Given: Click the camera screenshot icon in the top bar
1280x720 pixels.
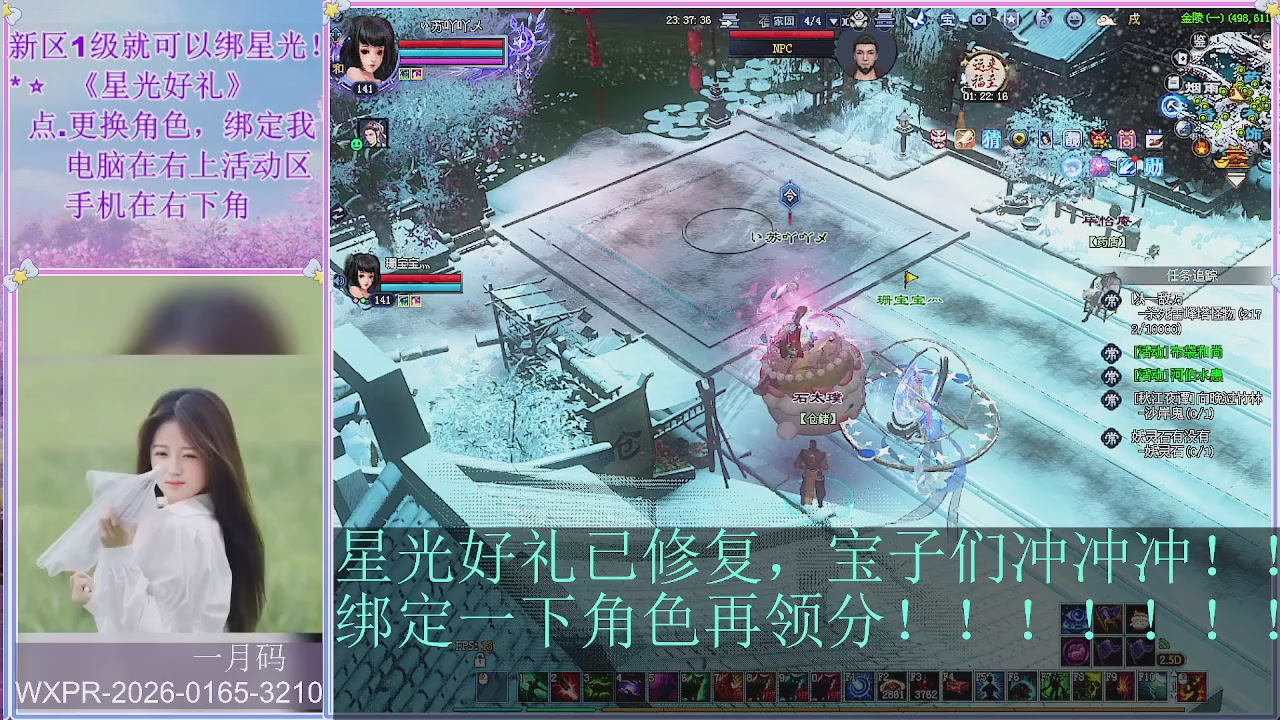Looking at the screenshot, I should pos(978,19).
